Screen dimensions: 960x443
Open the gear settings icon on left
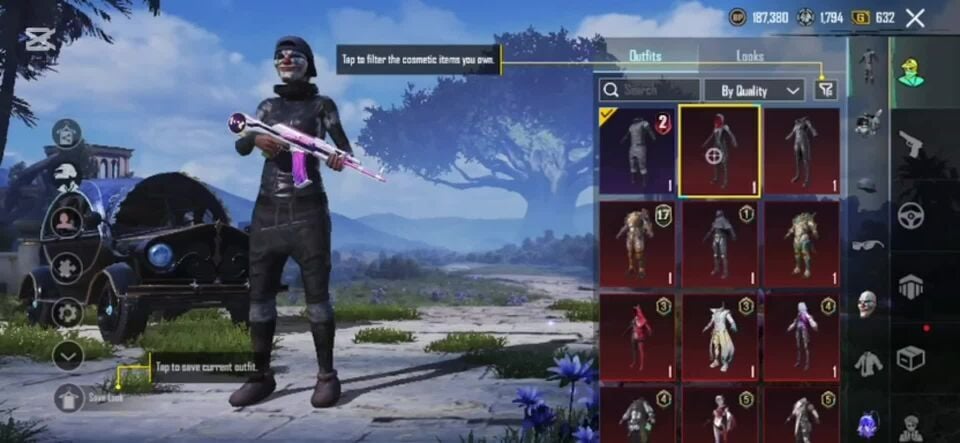68,312
